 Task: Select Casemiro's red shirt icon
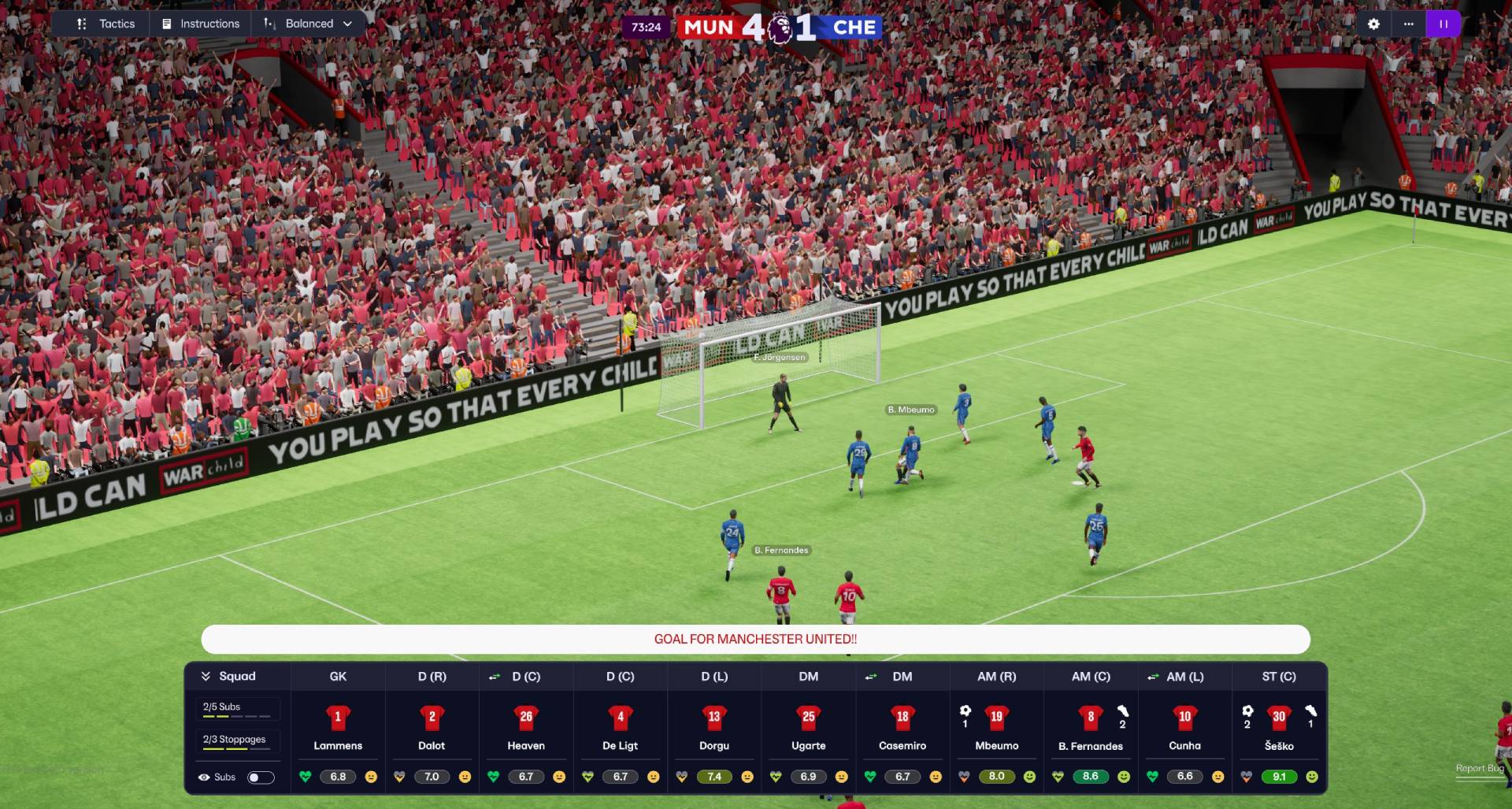(902, 718)
